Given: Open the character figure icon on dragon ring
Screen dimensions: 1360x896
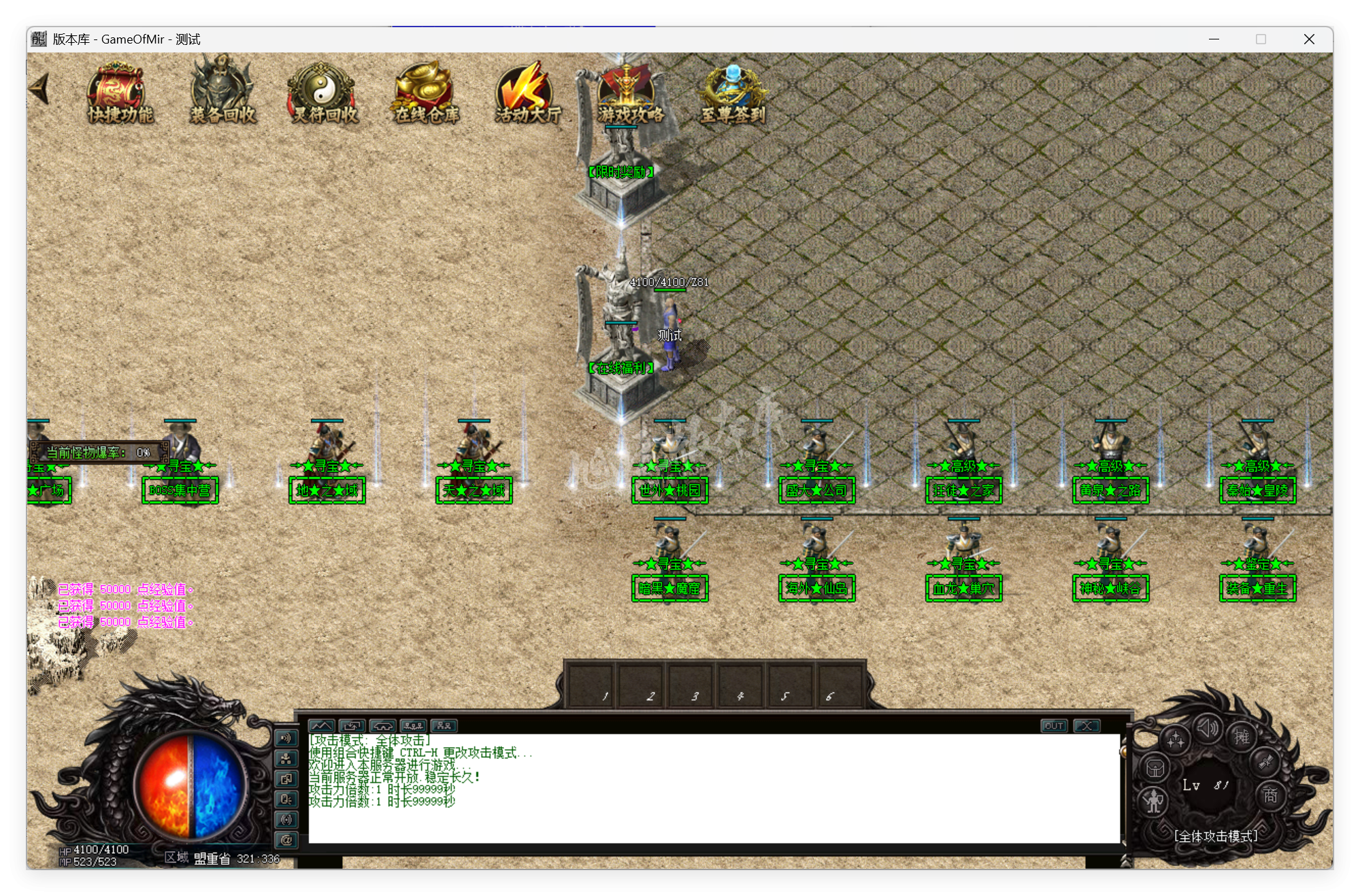Looking at the screenshot, I should coord(1152,801).
